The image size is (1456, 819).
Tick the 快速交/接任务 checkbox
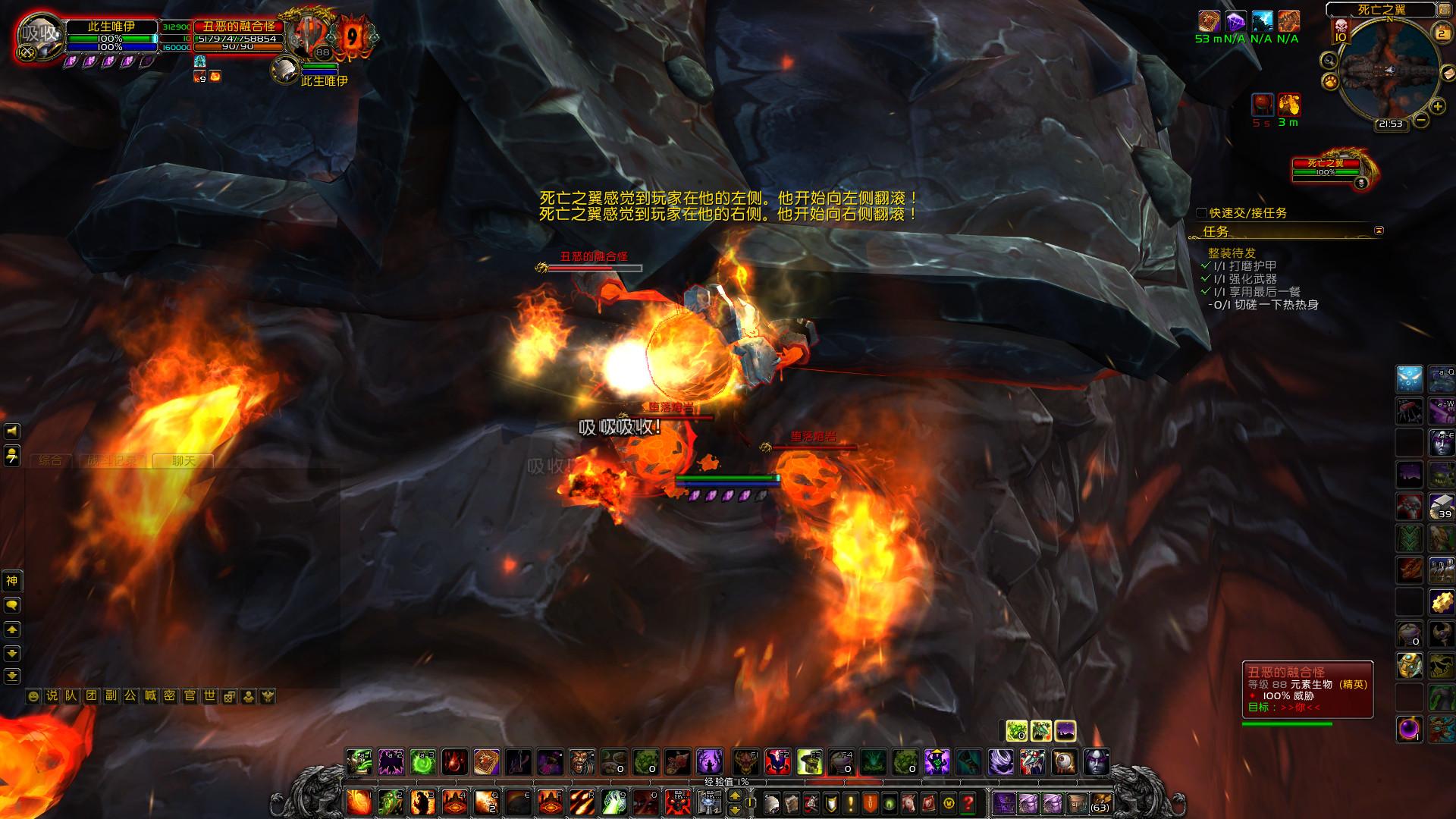(1201, 213)
